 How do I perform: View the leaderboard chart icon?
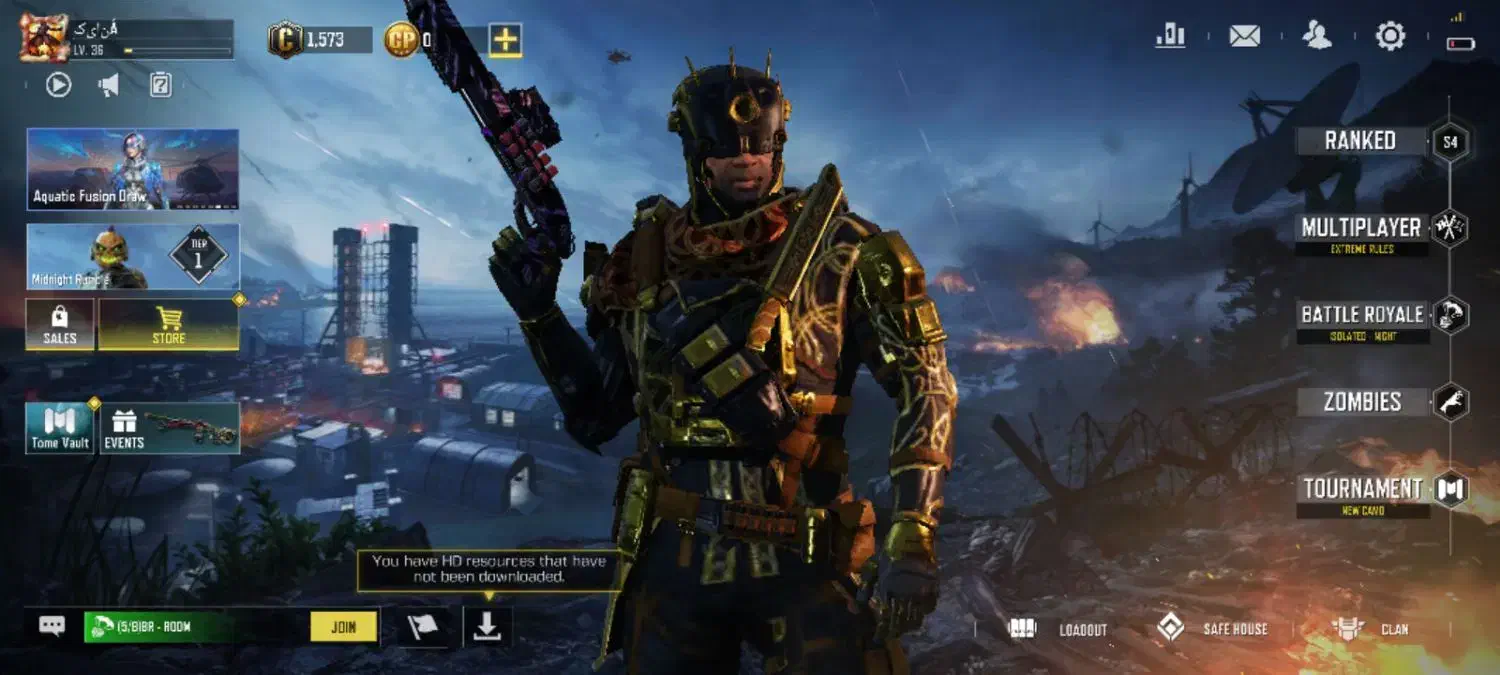[x=1170, y=37]
